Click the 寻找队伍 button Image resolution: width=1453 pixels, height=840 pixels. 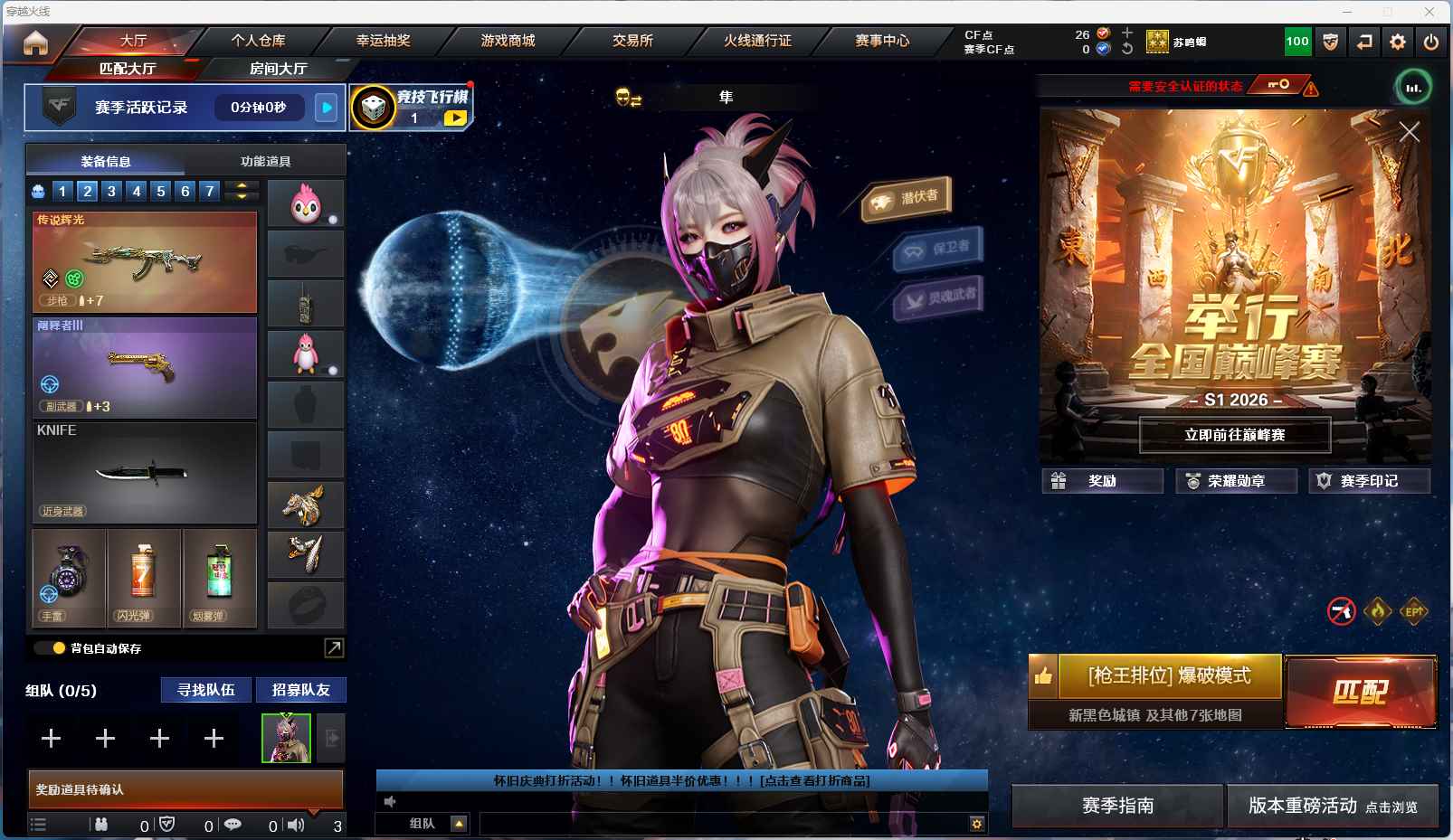click(206, 690)
